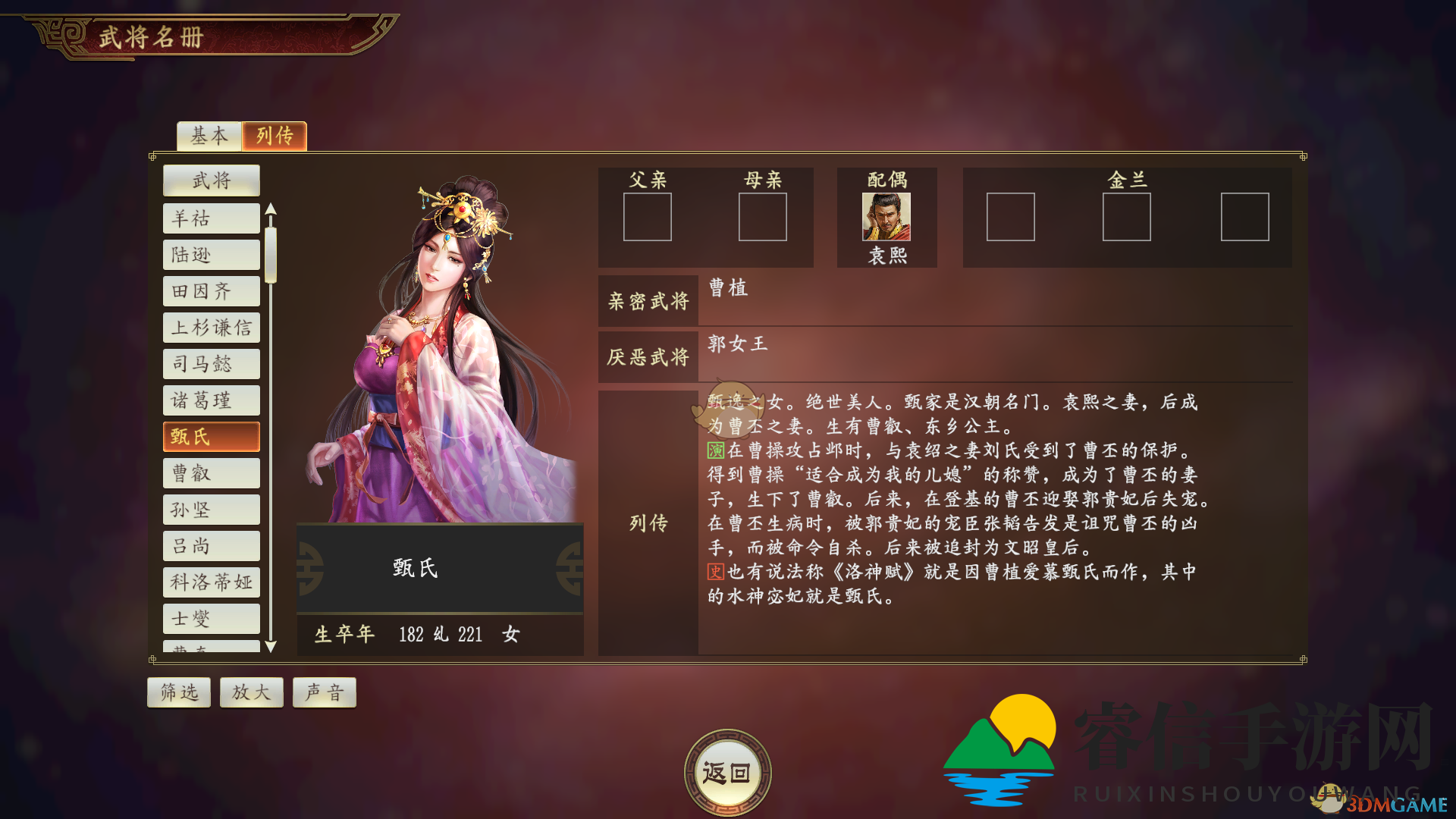Click the 放大 enlarge button
Viewport: 1456px width, 819px height.
click(251, 692)
